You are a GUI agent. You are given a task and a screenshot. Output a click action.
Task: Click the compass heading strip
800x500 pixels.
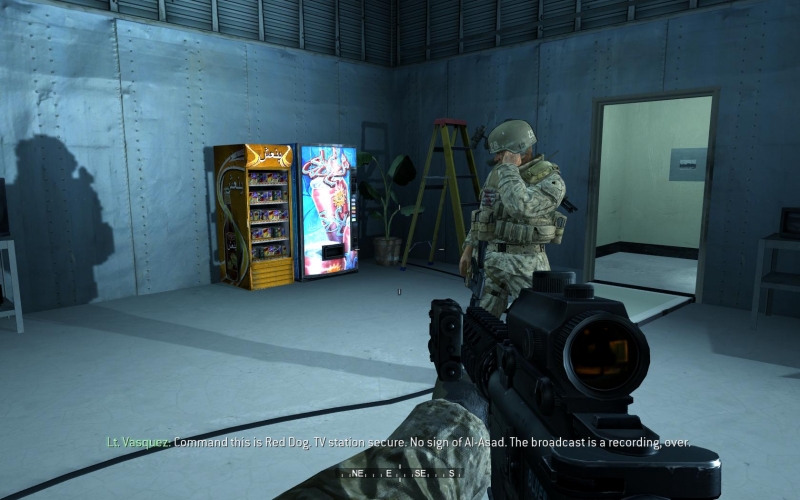pos(400,473)
